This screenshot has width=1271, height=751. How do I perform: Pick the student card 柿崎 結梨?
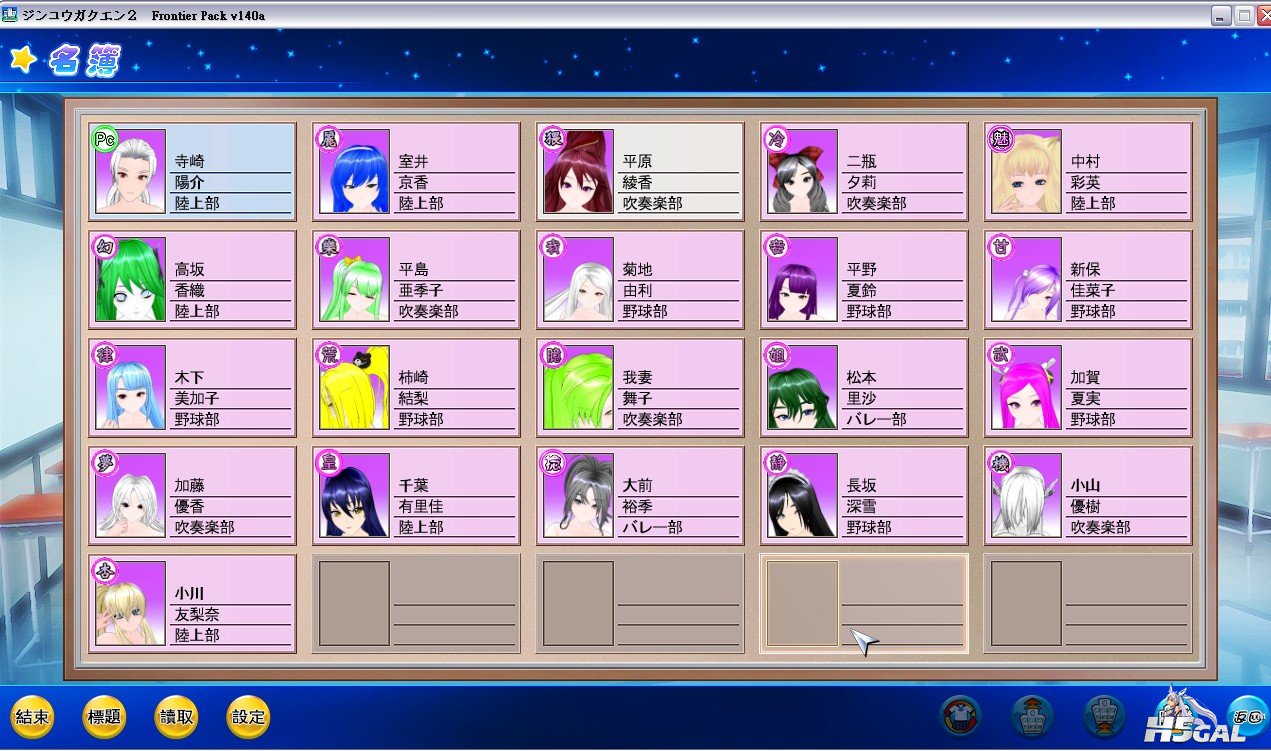[416, 388]
